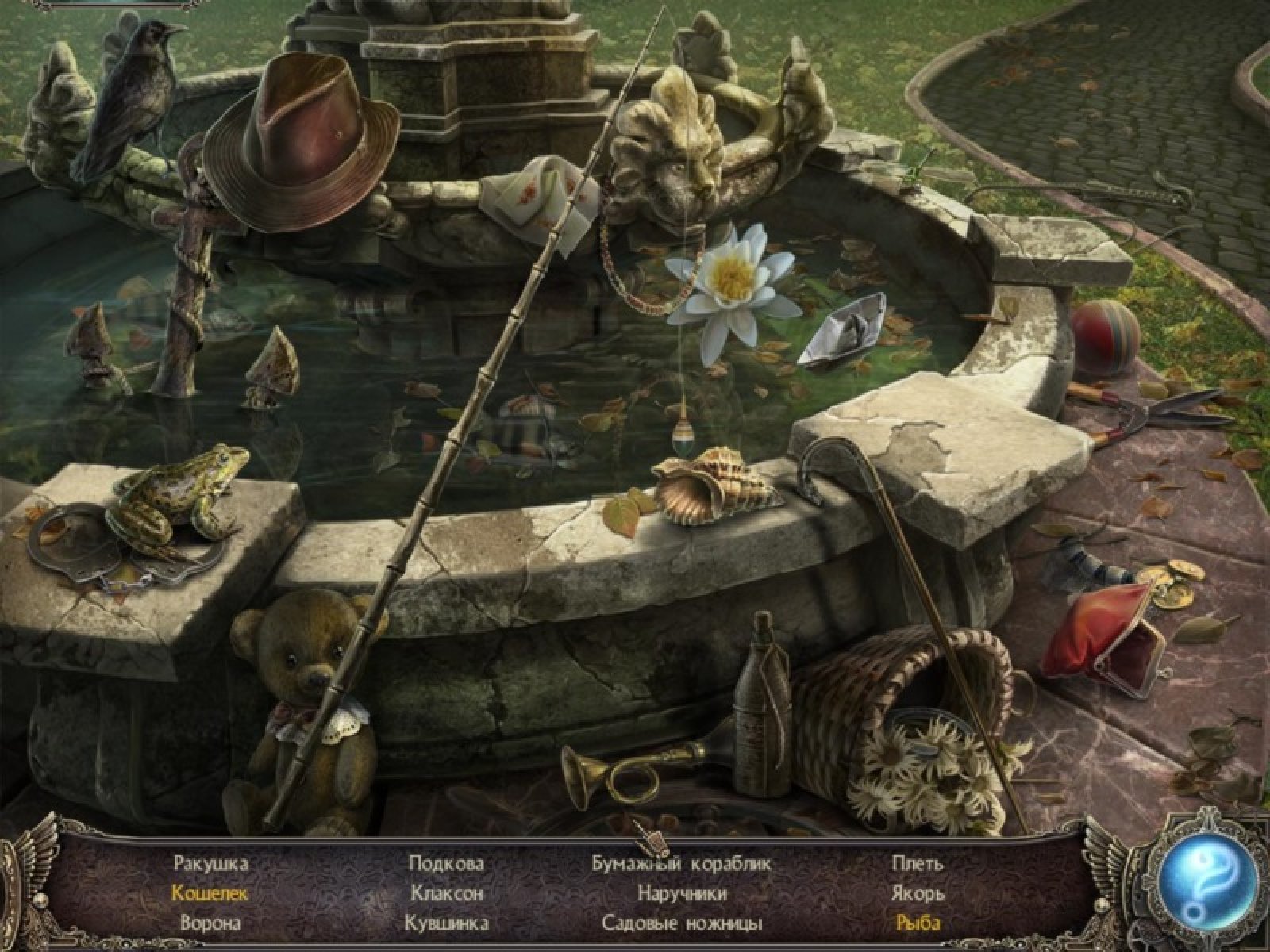This screenshot has width=1270, height=952.
Task: Choose Ворона in the object list
Action: [210, 923]
